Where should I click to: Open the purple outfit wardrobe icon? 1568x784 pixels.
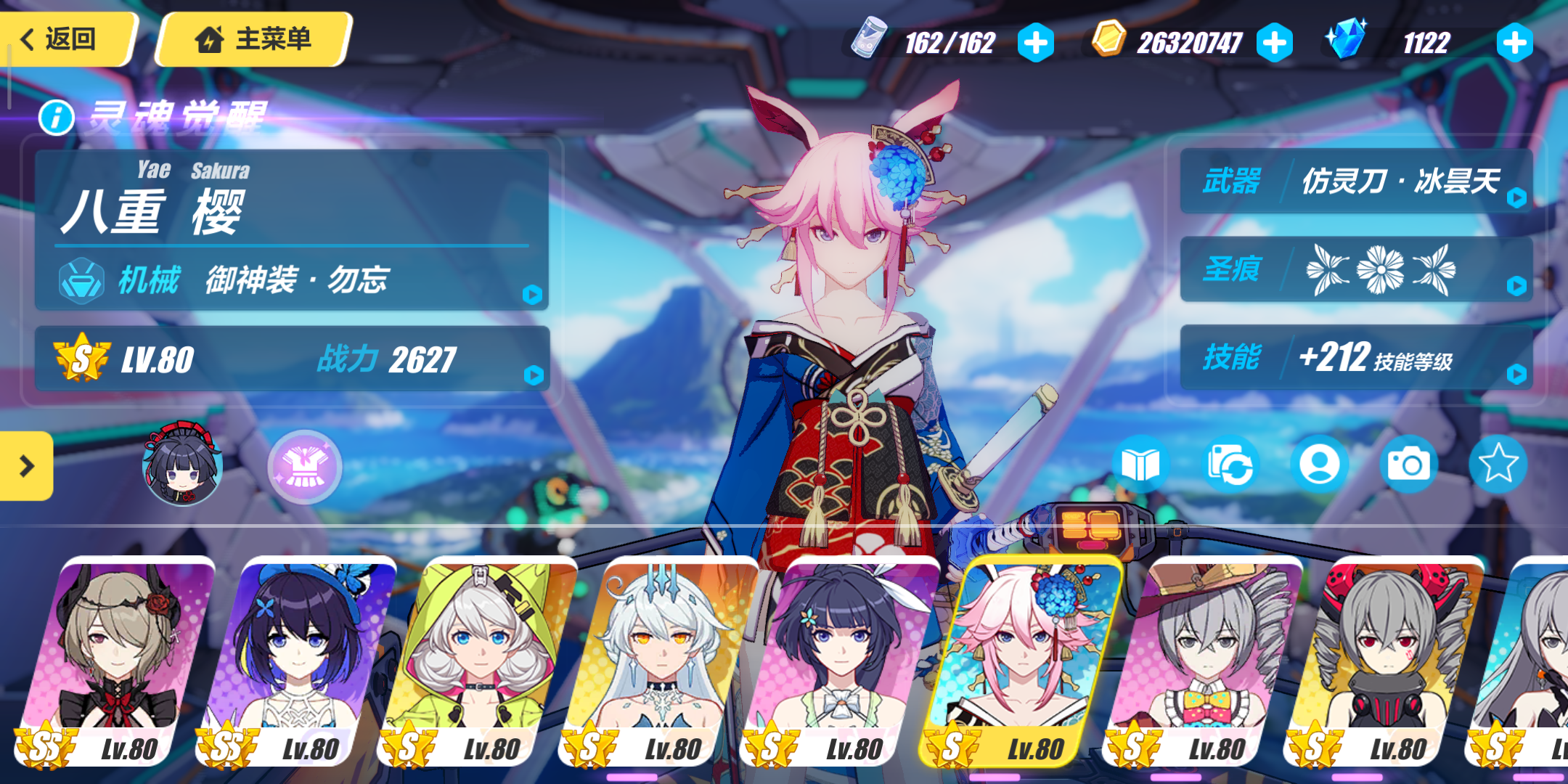click(305, 467)
